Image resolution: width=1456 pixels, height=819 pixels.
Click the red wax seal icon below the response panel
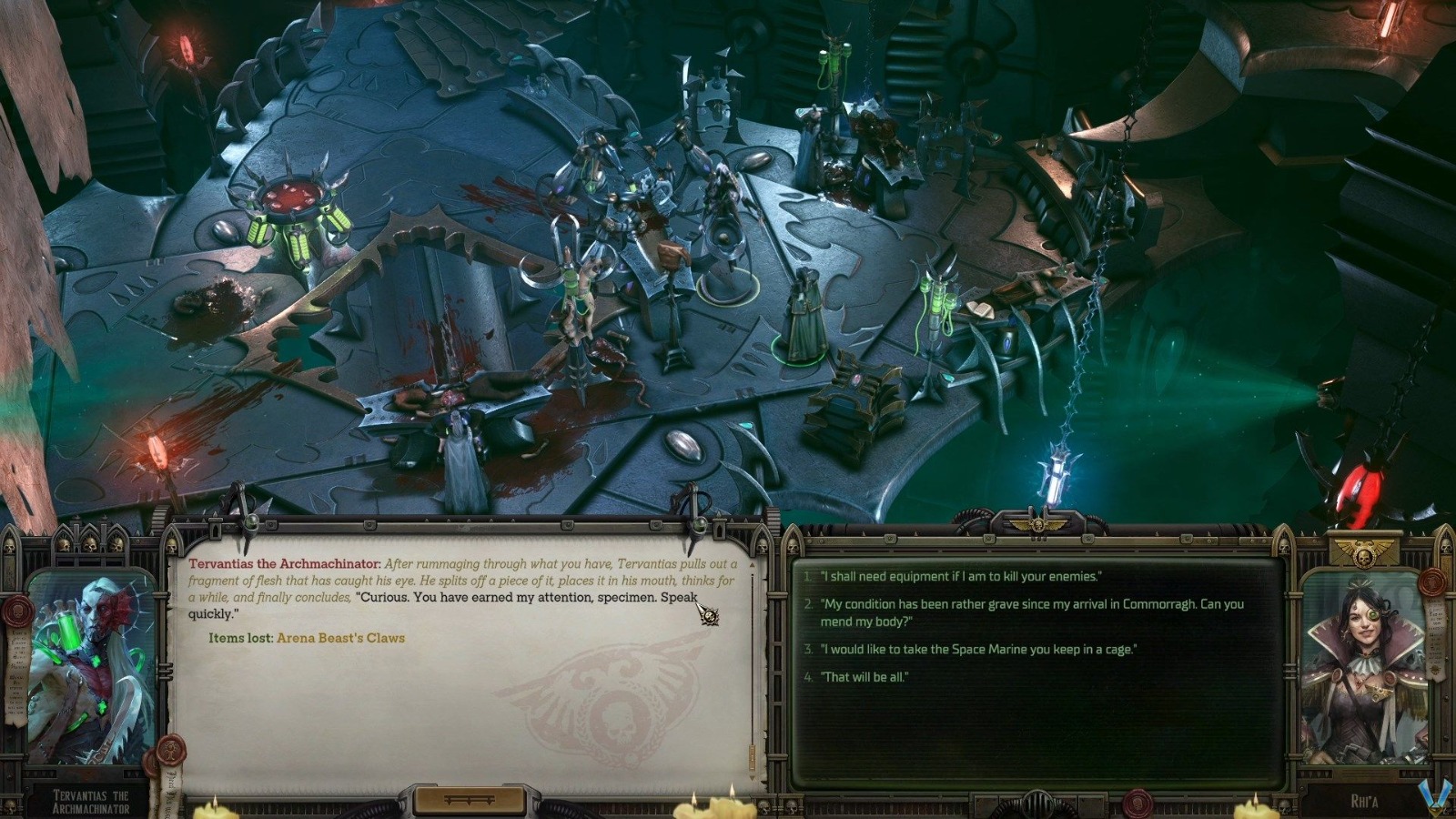[x=1138, y=803]
